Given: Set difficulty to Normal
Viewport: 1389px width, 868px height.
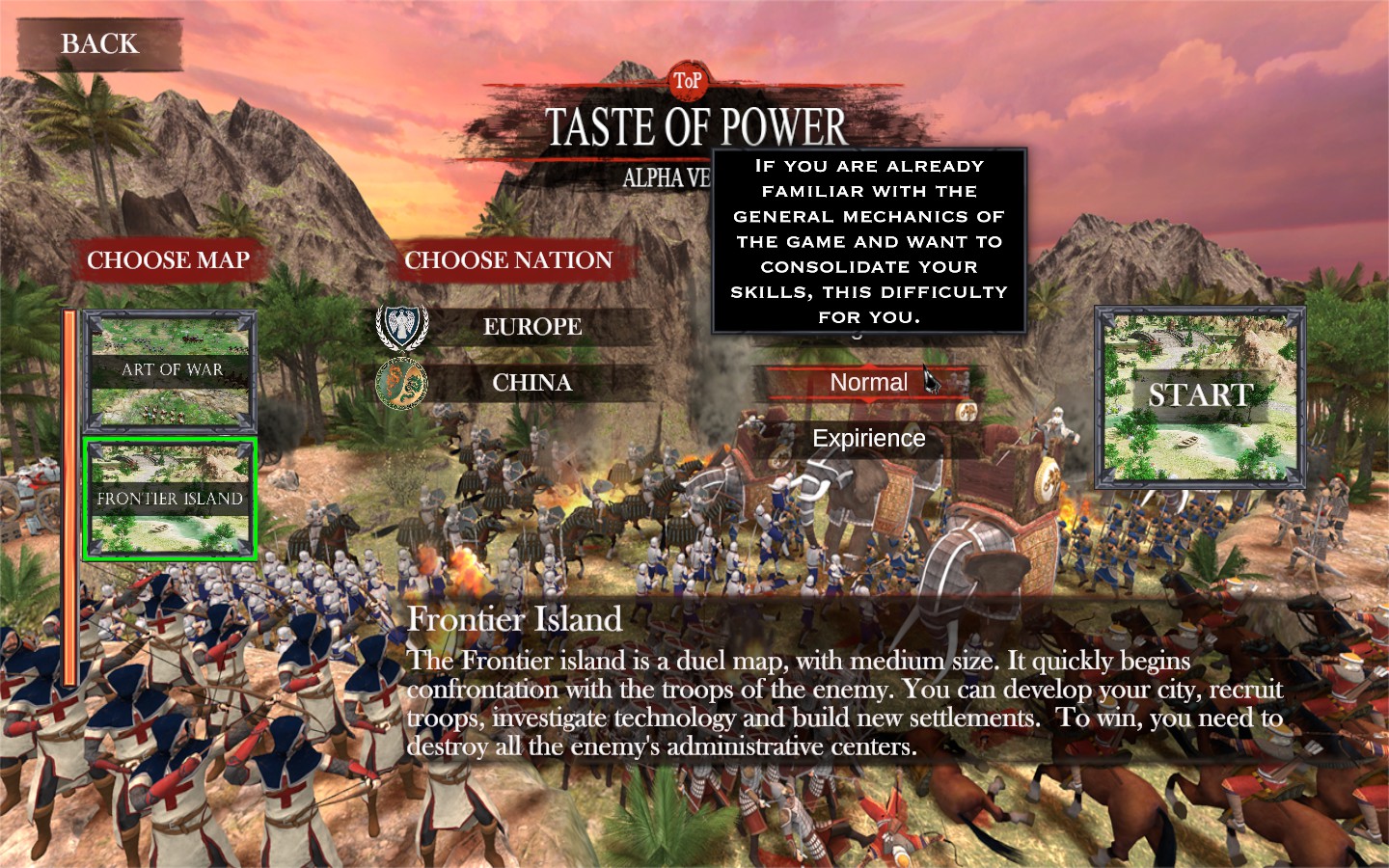Looking at the screenshot, I should 868,383.
